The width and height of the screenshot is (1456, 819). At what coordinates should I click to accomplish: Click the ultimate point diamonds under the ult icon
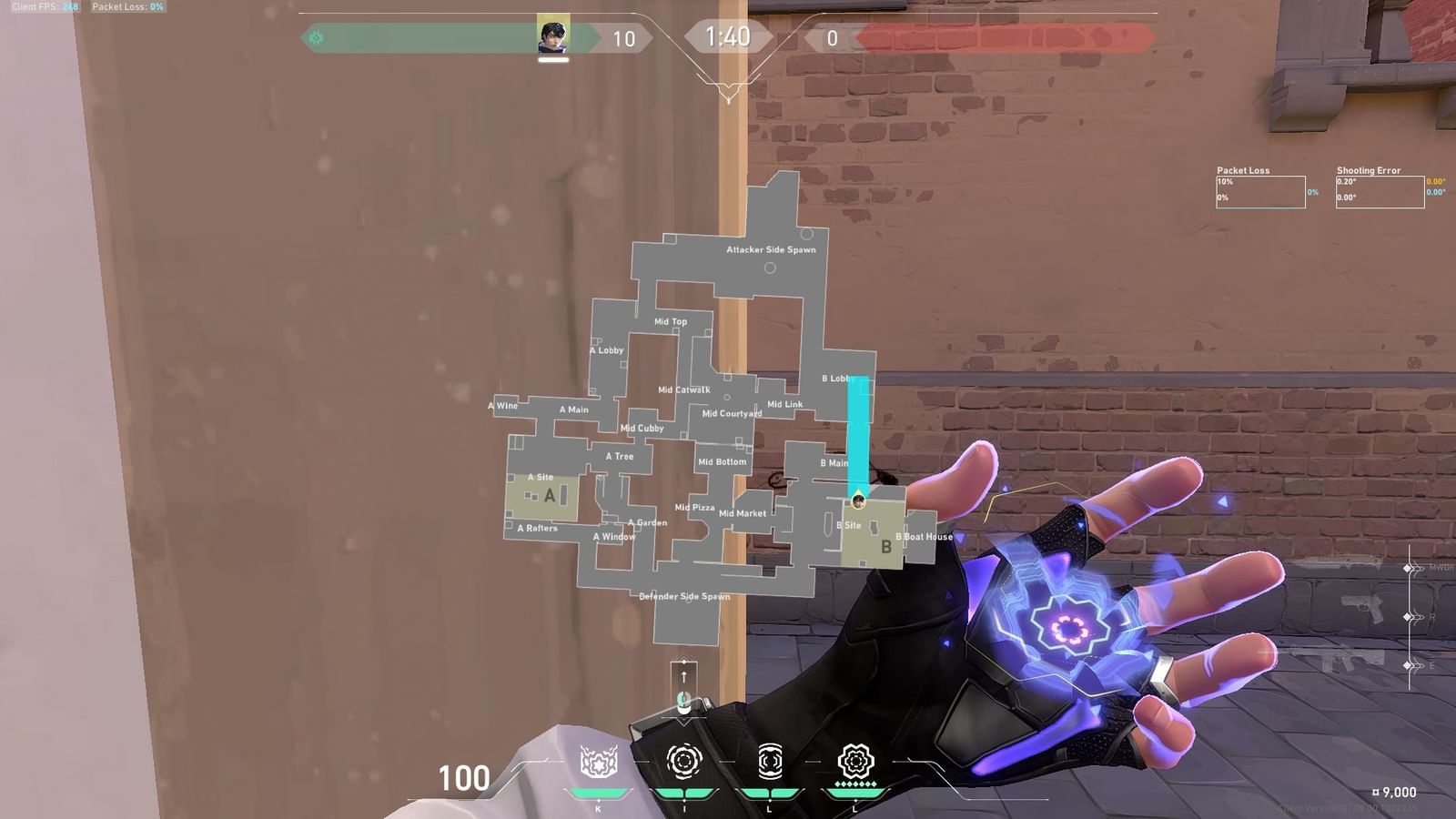tap(854, 782)
